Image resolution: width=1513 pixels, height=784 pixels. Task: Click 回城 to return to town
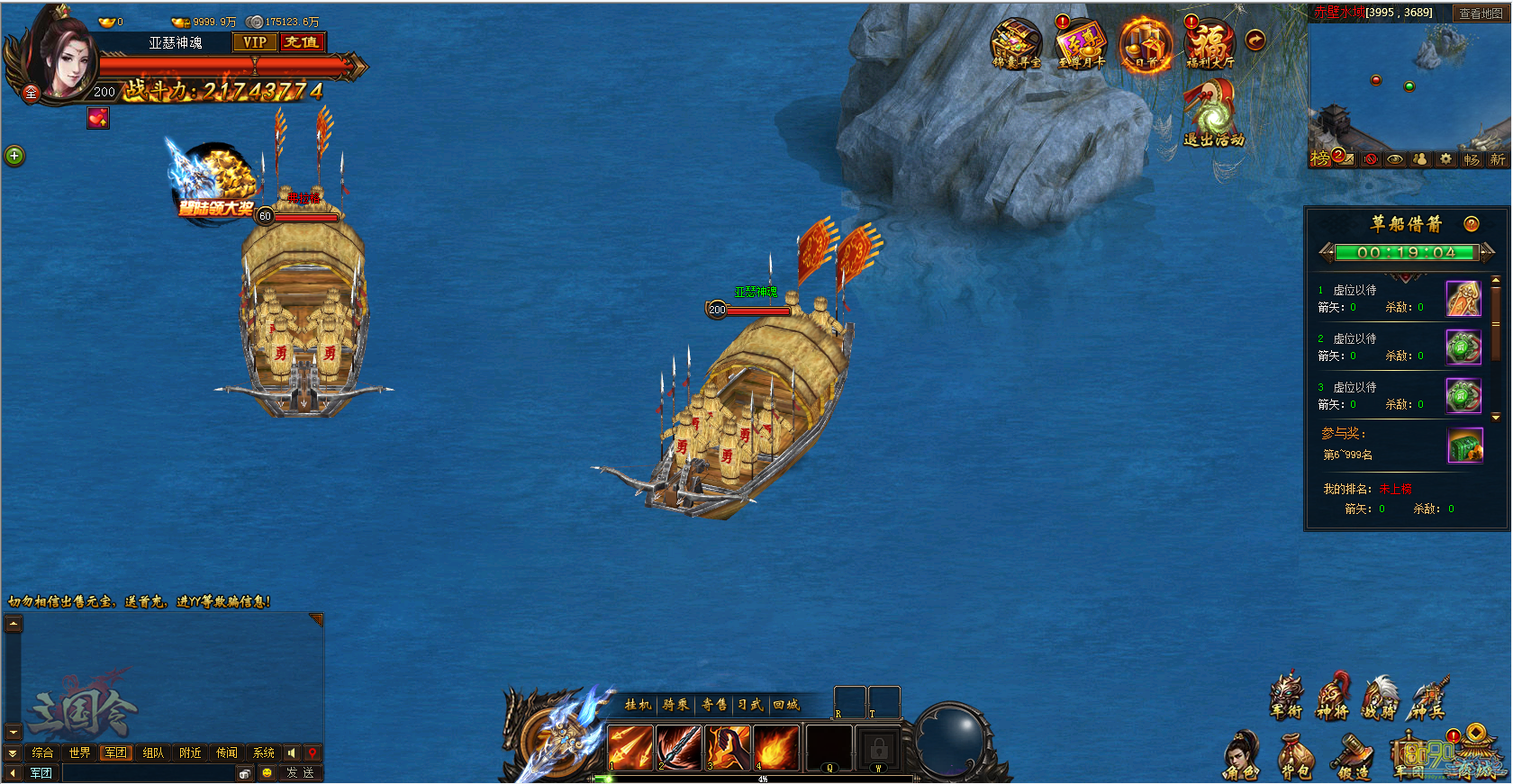(x=786, y=705)
